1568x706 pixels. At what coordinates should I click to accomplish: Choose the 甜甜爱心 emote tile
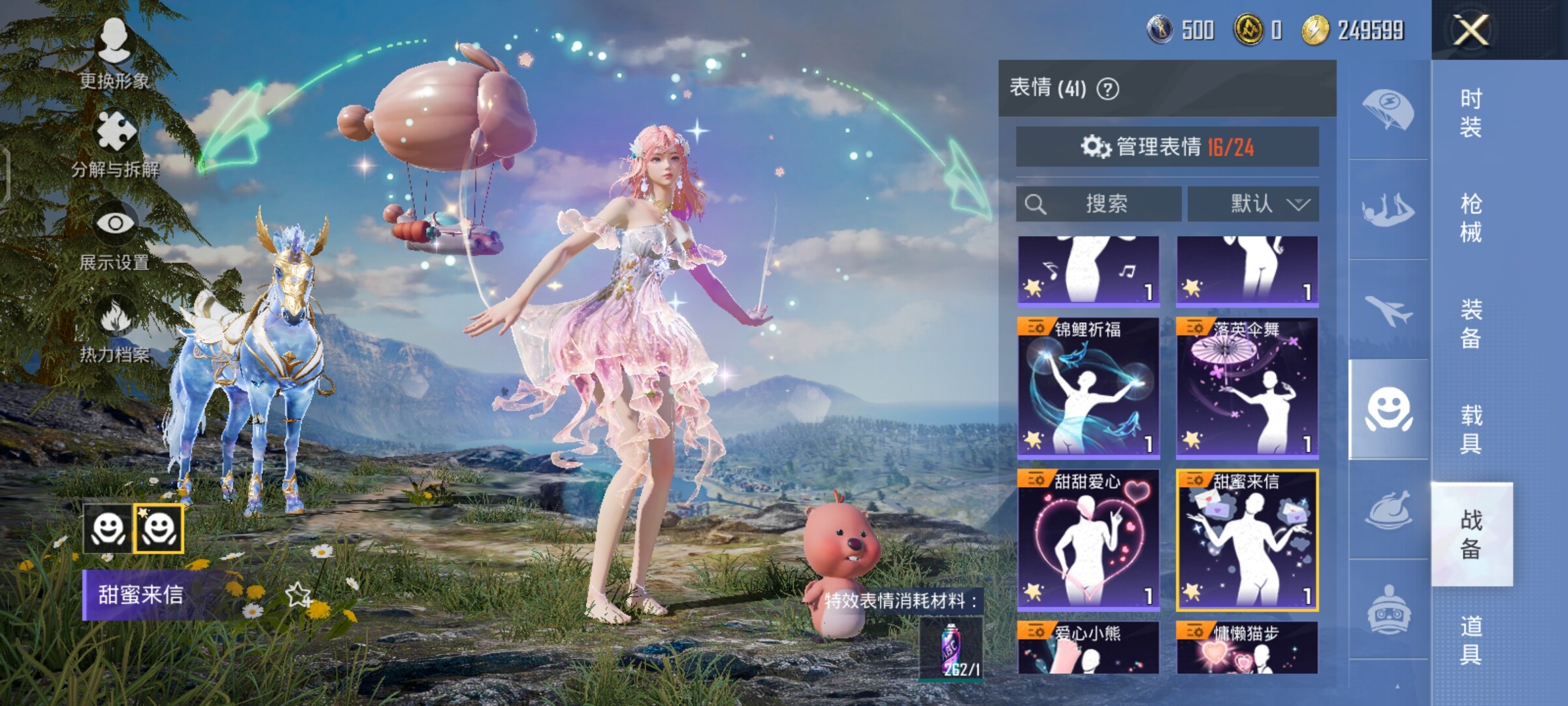1088,539
